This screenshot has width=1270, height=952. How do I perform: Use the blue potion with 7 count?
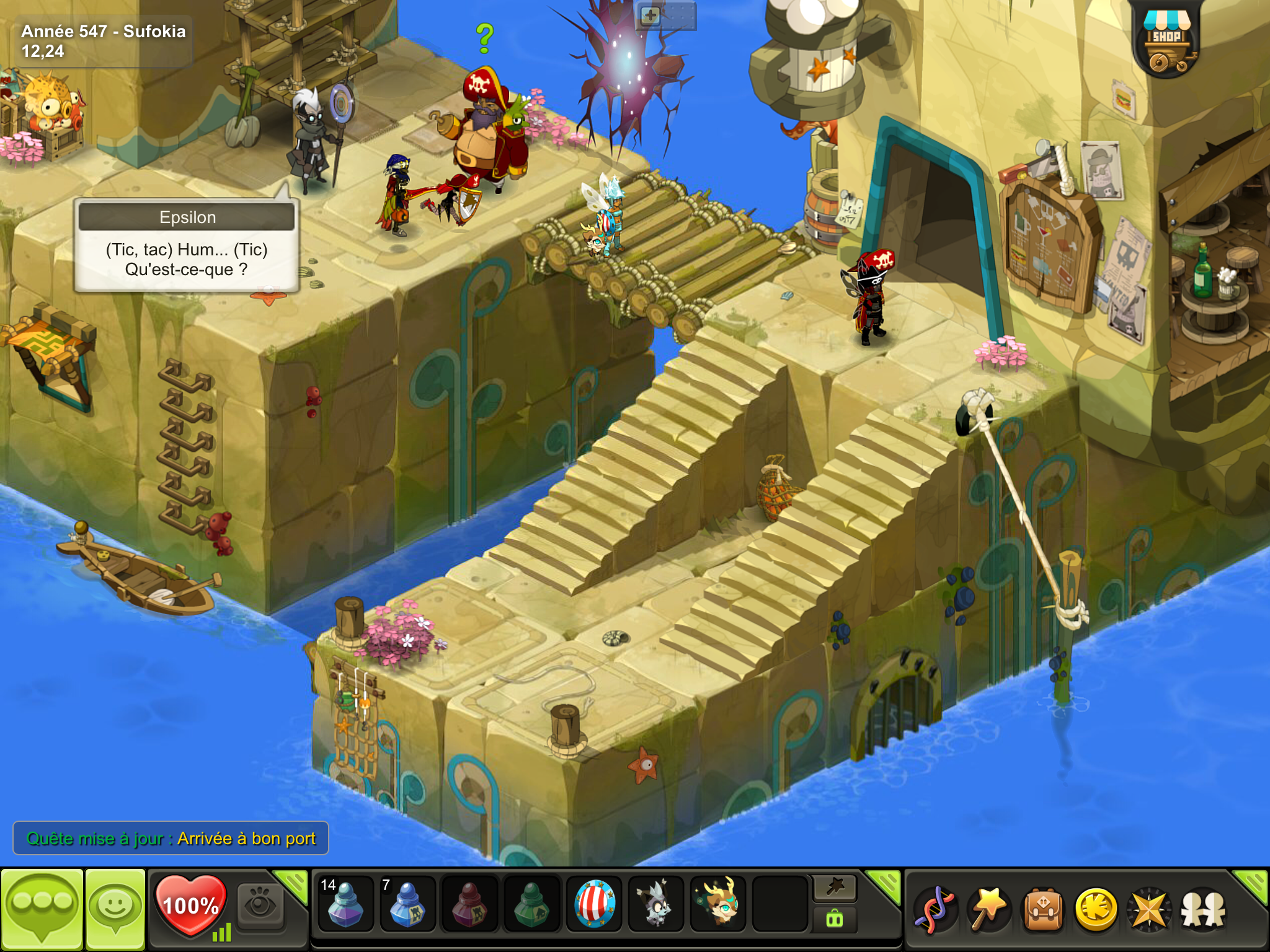407,904
